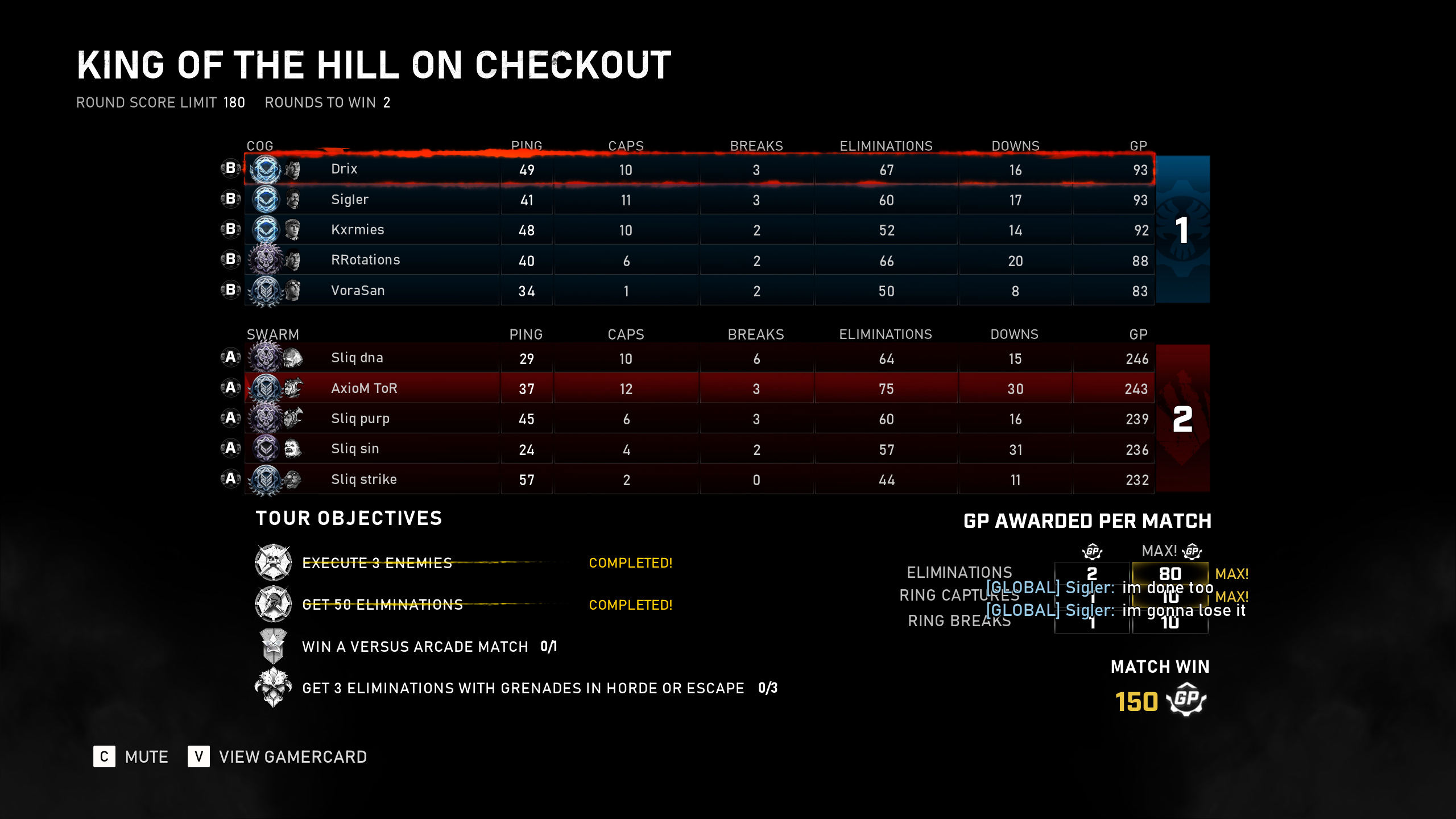Select the grenade eliminations Horde or Escape objective
Viewport: 1456px width, 819px height.
tap(523, 688)
